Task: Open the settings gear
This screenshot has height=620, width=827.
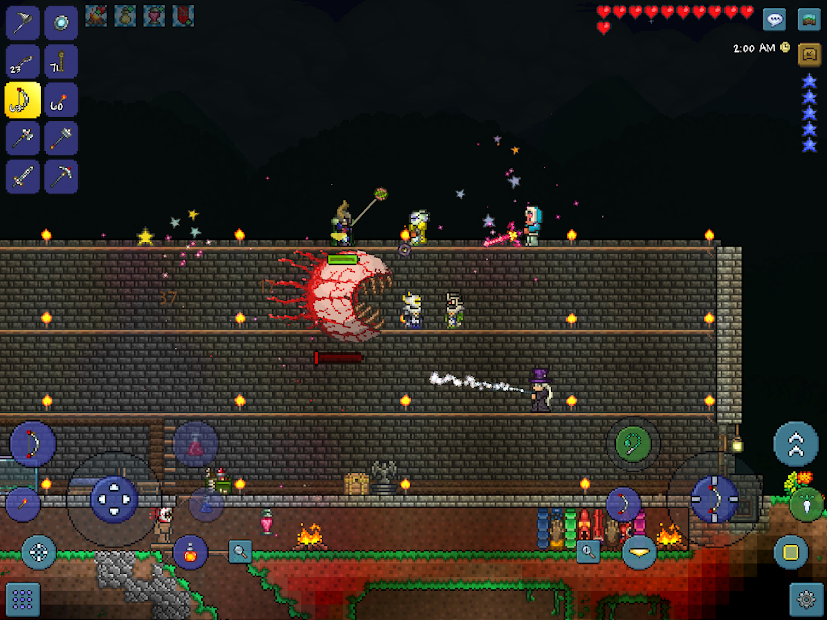Action: click(806, 599)
